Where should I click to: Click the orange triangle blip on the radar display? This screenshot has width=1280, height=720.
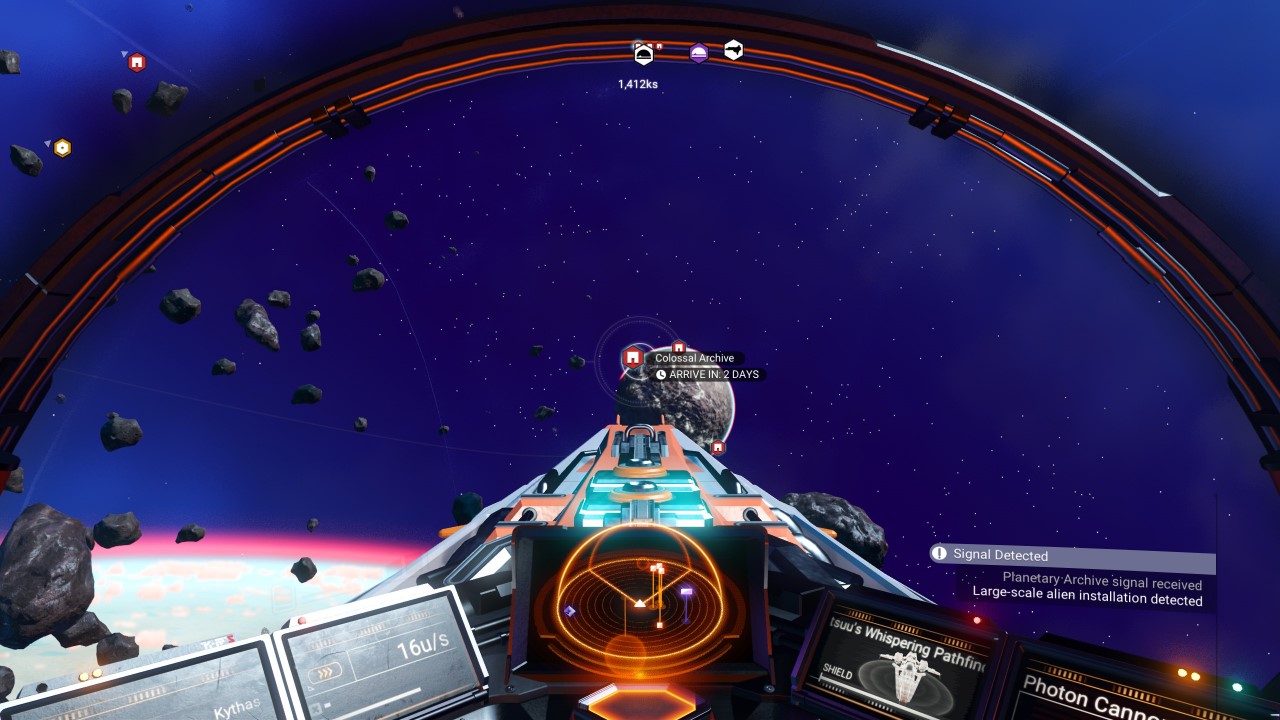[639, 603]
